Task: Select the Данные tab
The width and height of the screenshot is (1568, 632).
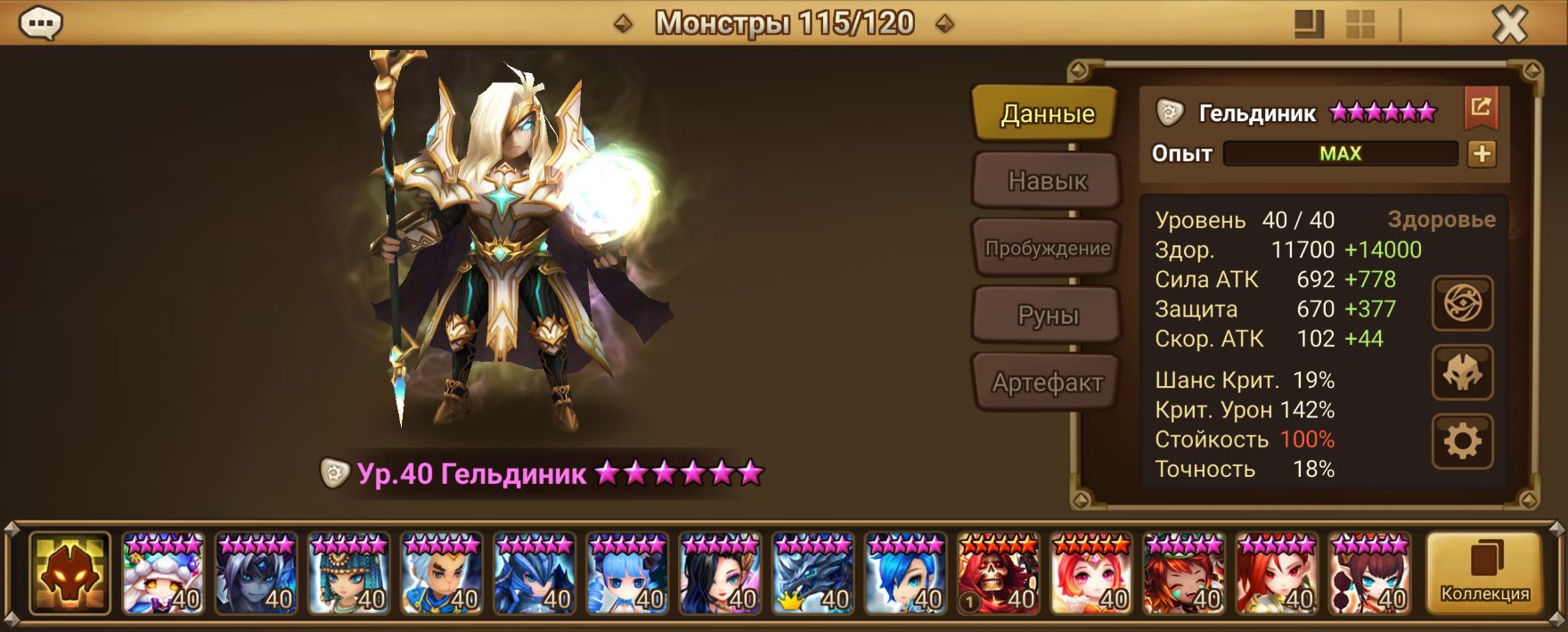Action: (1047, 114)
